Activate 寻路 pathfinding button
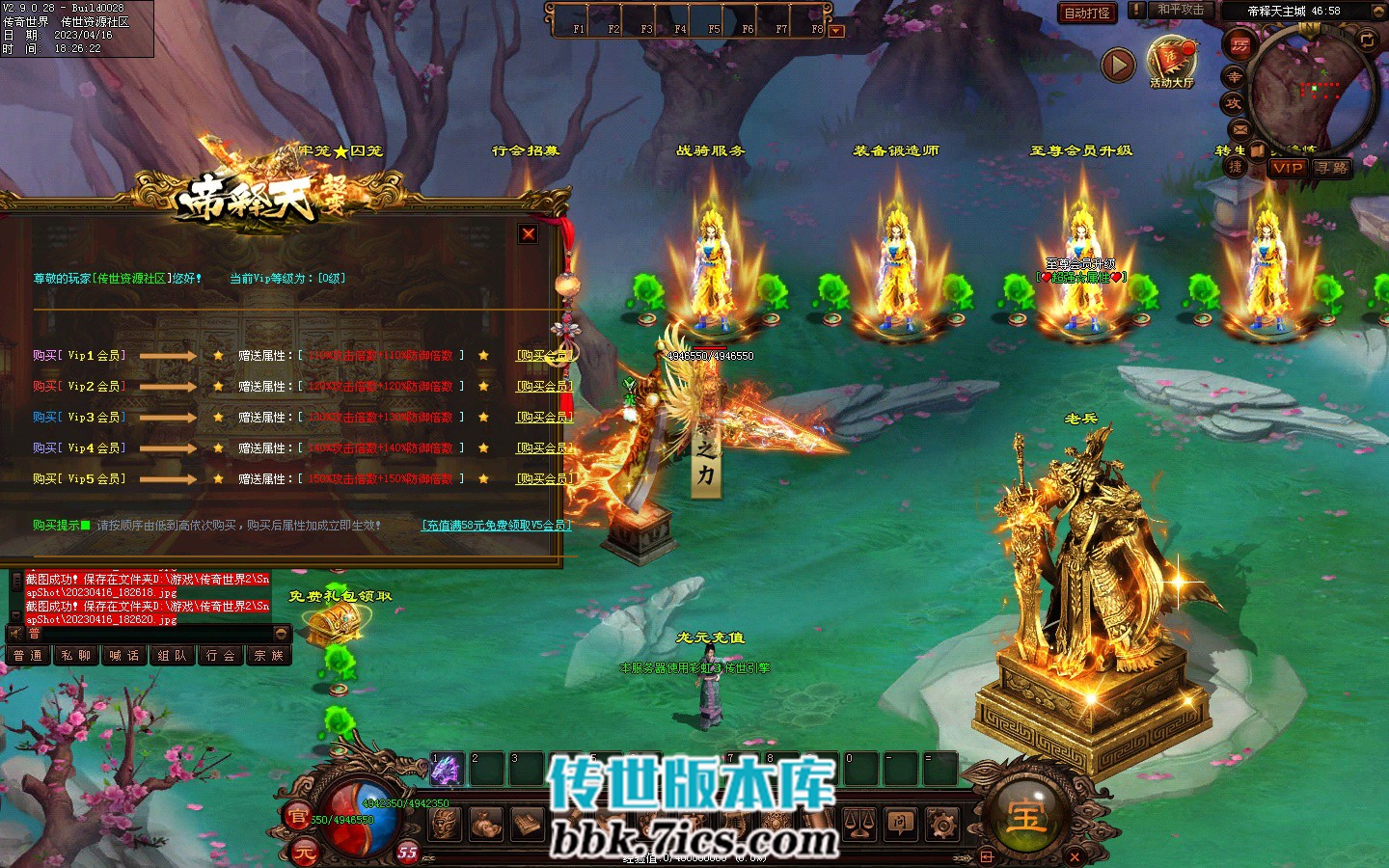 click(x=1332, y=168)
